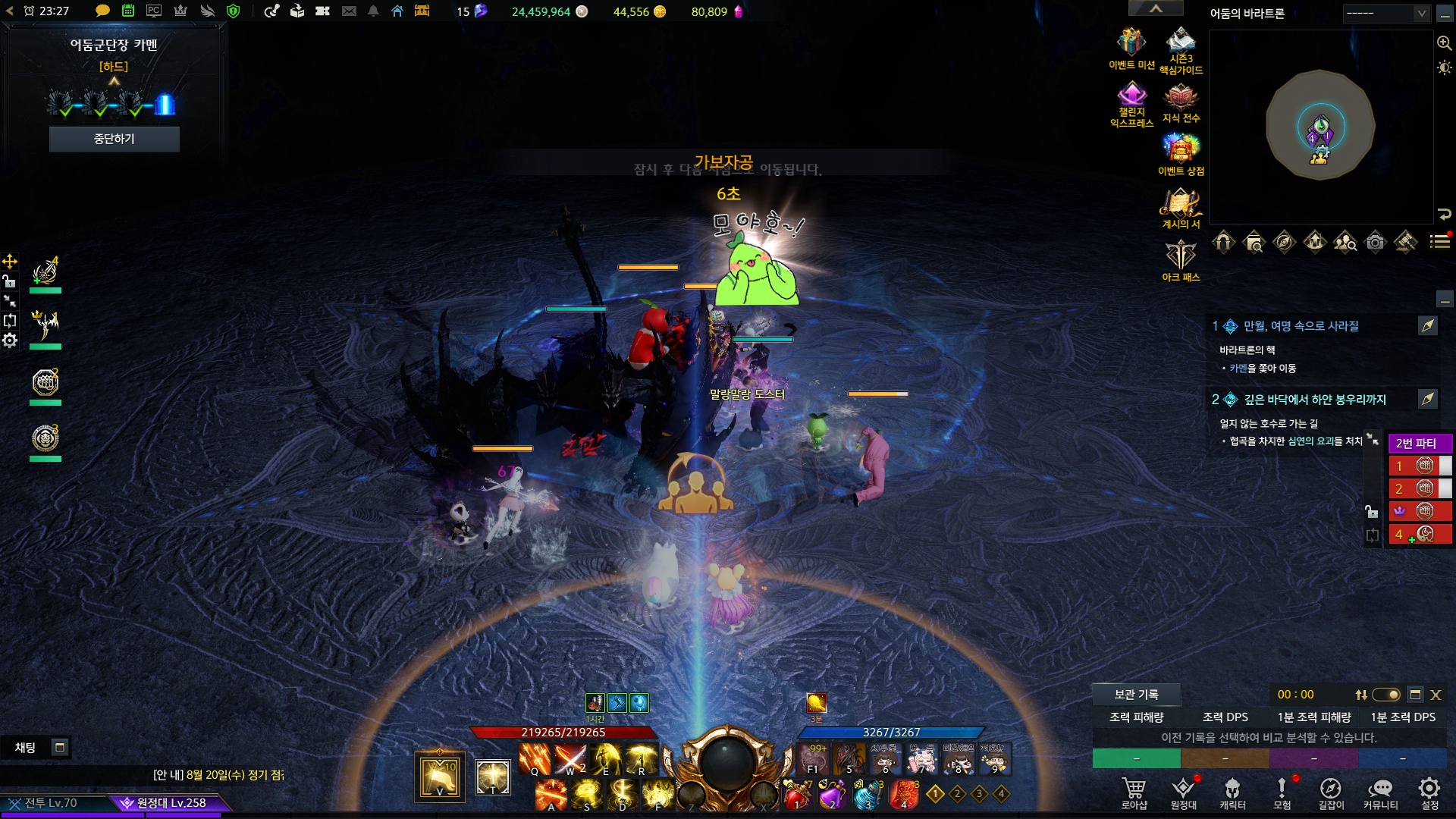Zoom in on the minimap
The image size is (1456, 819).
(x=1444, y=43)
